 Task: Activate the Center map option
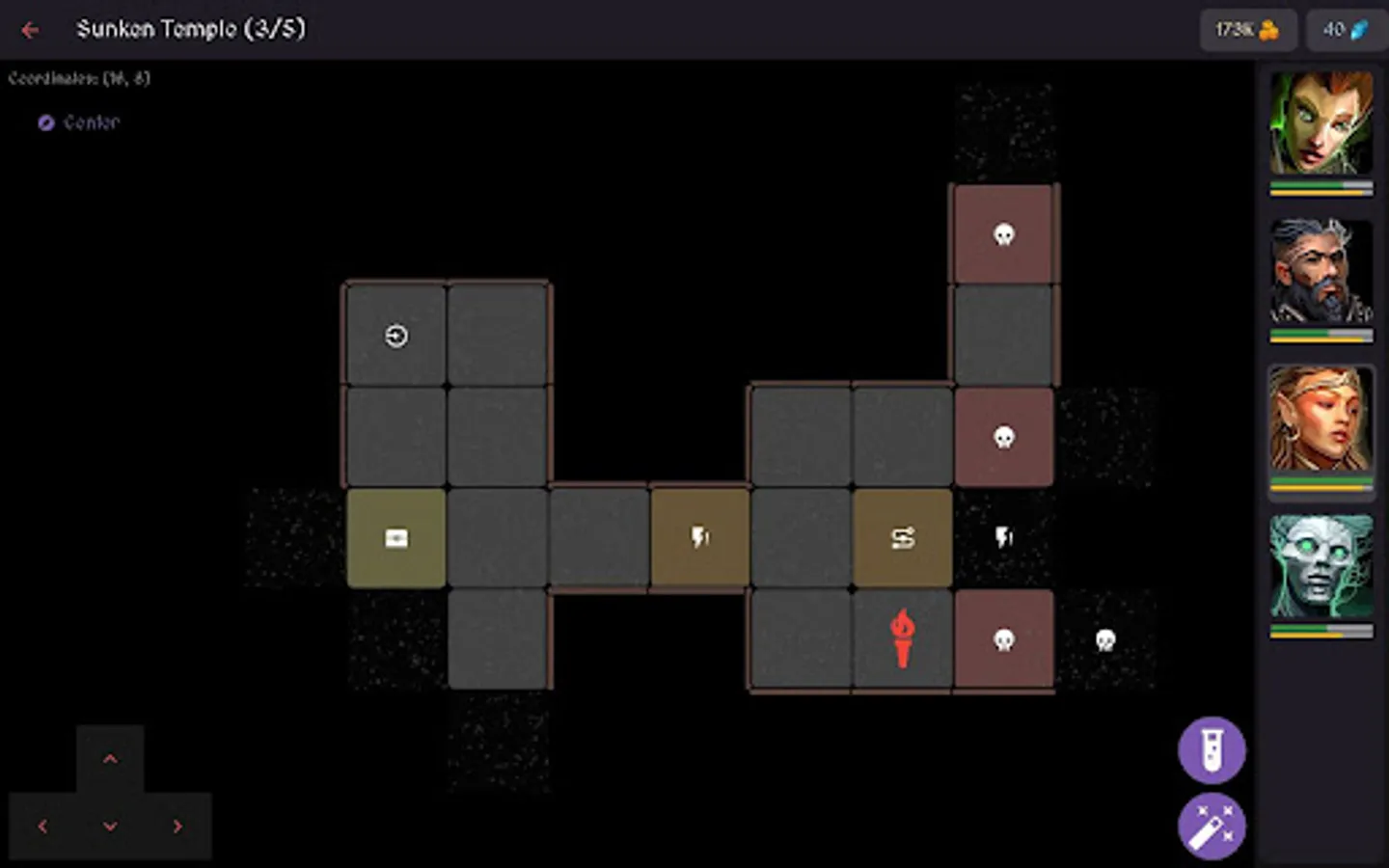[80, 122]
